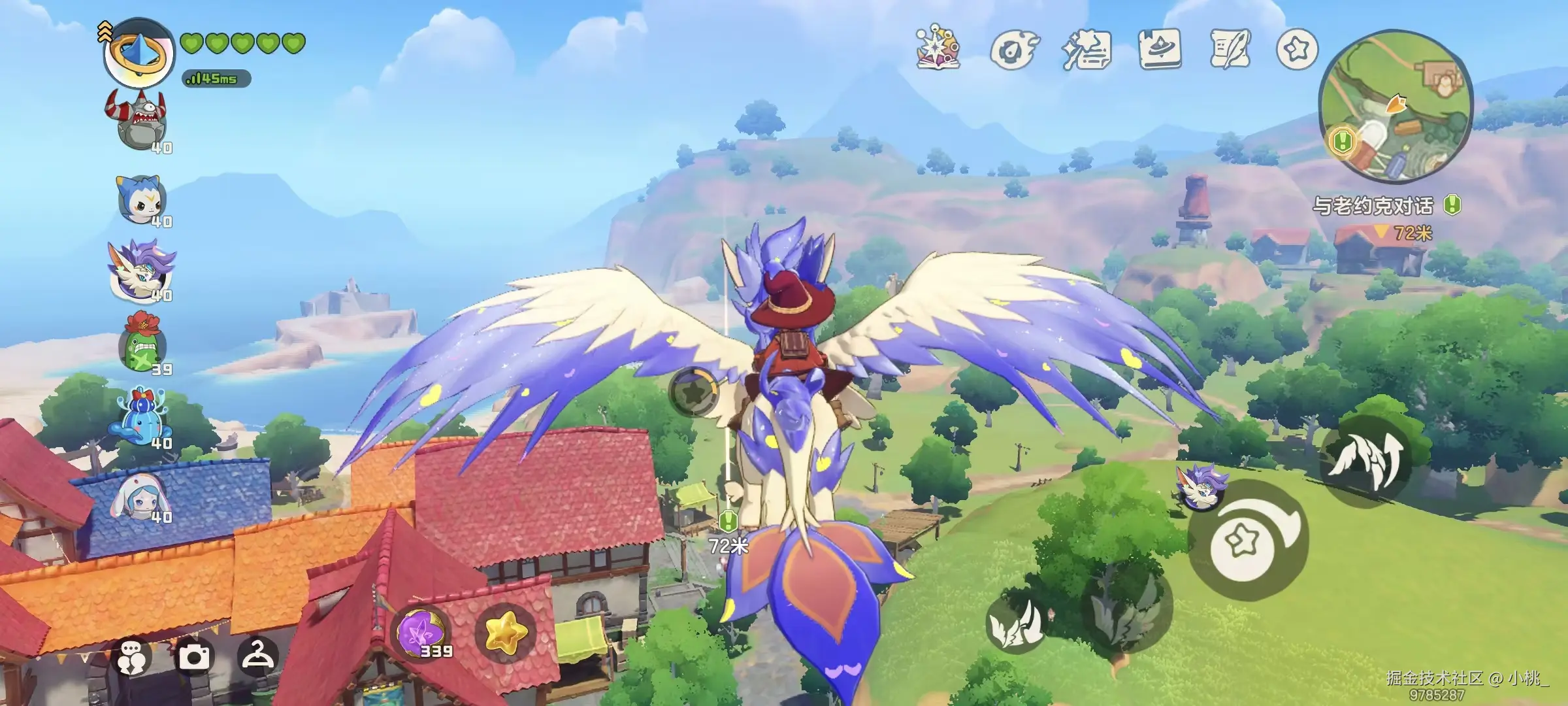Open the clothes hanger wardrobe icon
The image size is (1568, 706).
(258, 654)
